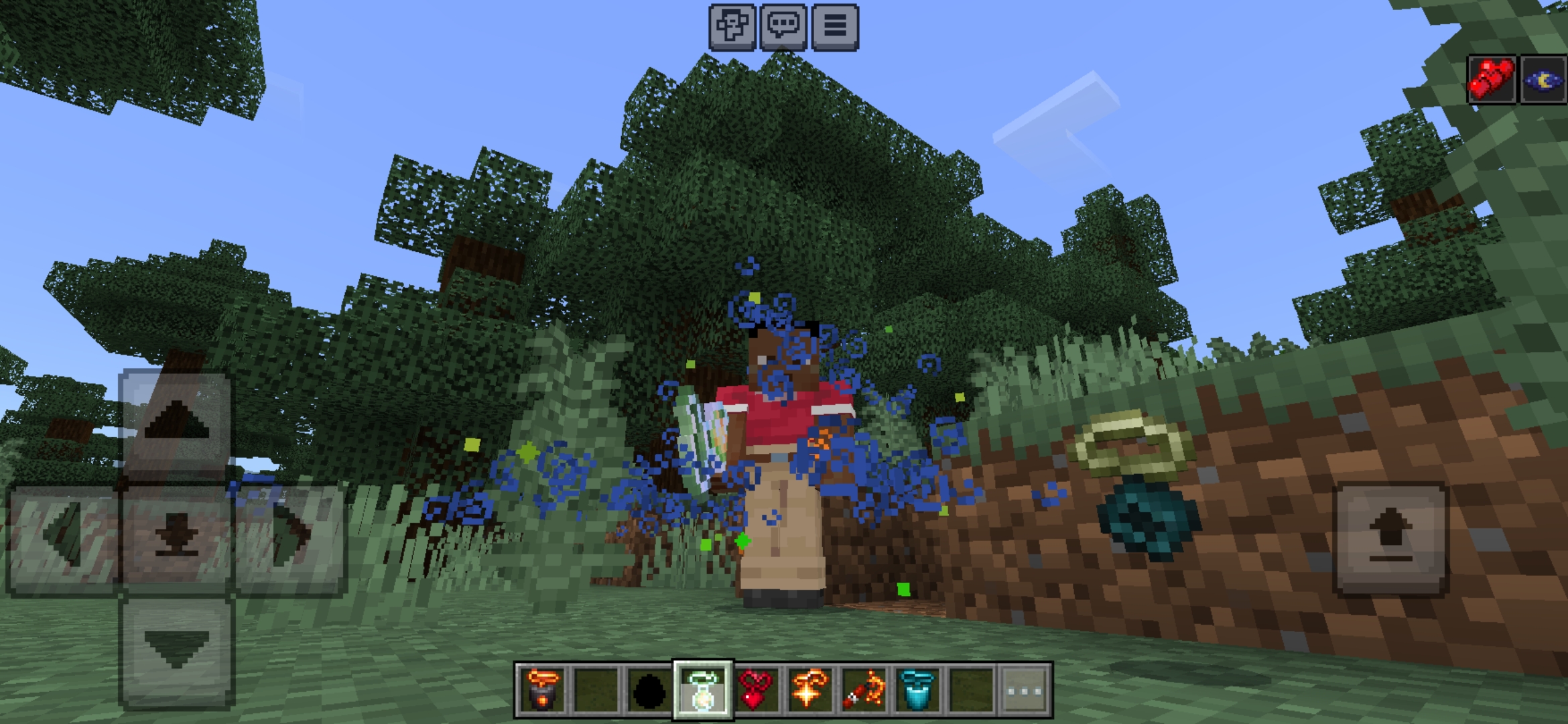Open the pause menu with the hamburger icon
Viewport: 1568px width, 724px height.
pyautogui.click(x=835, y=27)
